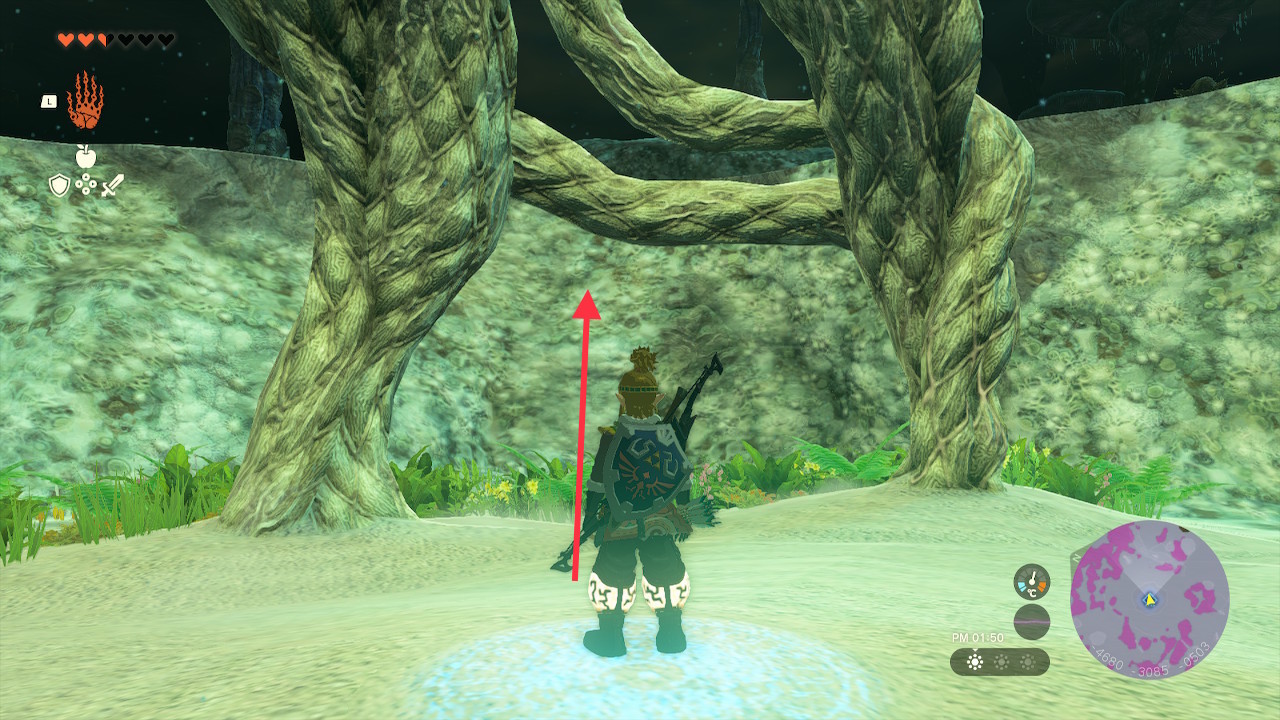Viewport: 1280px width, 720px height.
Task: Open the circular minimap
Action: 1149,600
